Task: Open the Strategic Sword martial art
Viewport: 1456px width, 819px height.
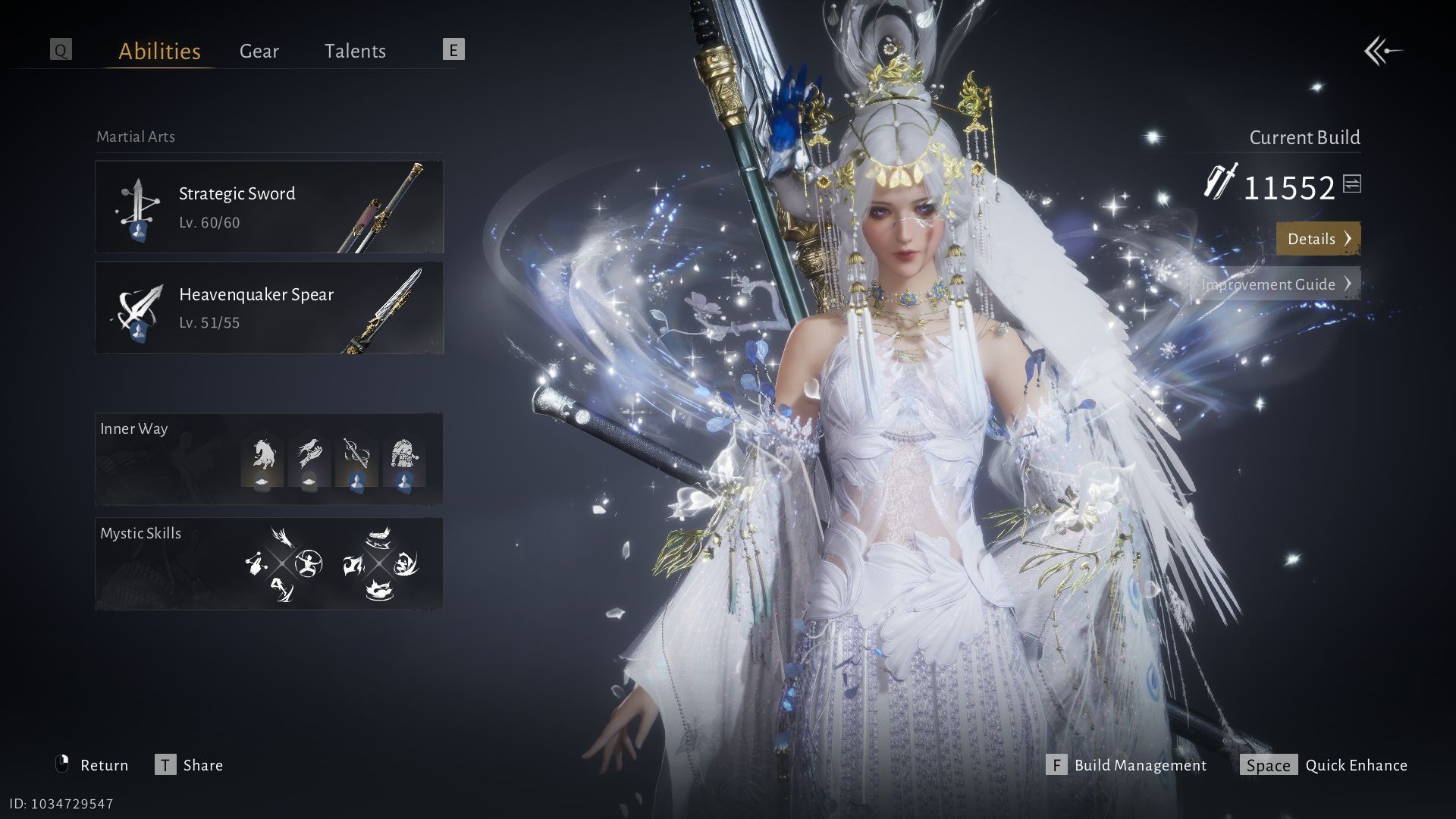Action: tap(269, 207)
